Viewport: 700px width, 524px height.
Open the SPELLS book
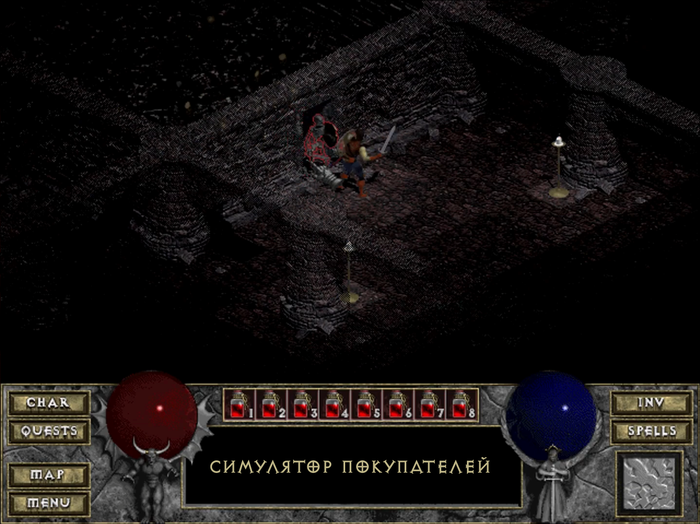pos(650,432)
